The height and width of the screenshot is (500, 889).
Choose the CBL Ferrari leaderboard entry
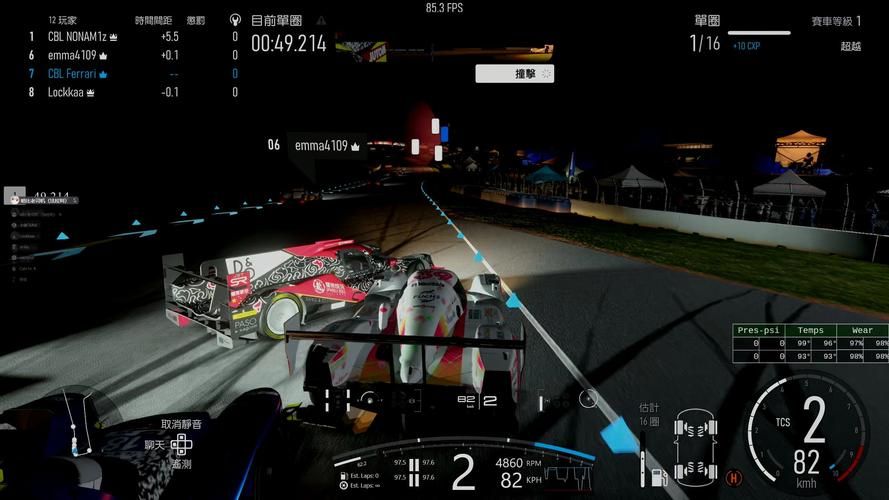(x=77, y=74)
